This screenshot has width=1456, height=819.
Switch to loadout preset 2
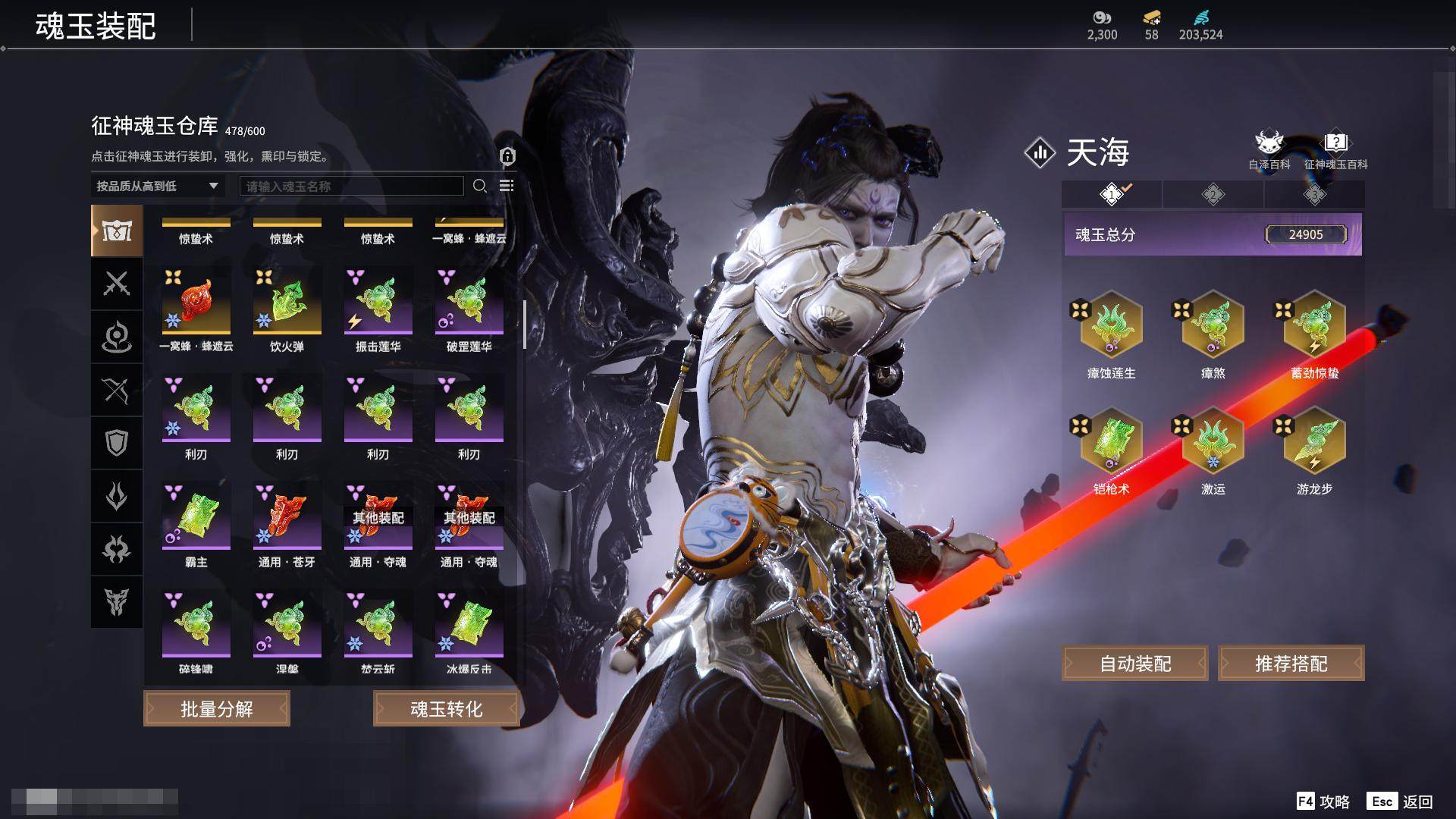1213,195
